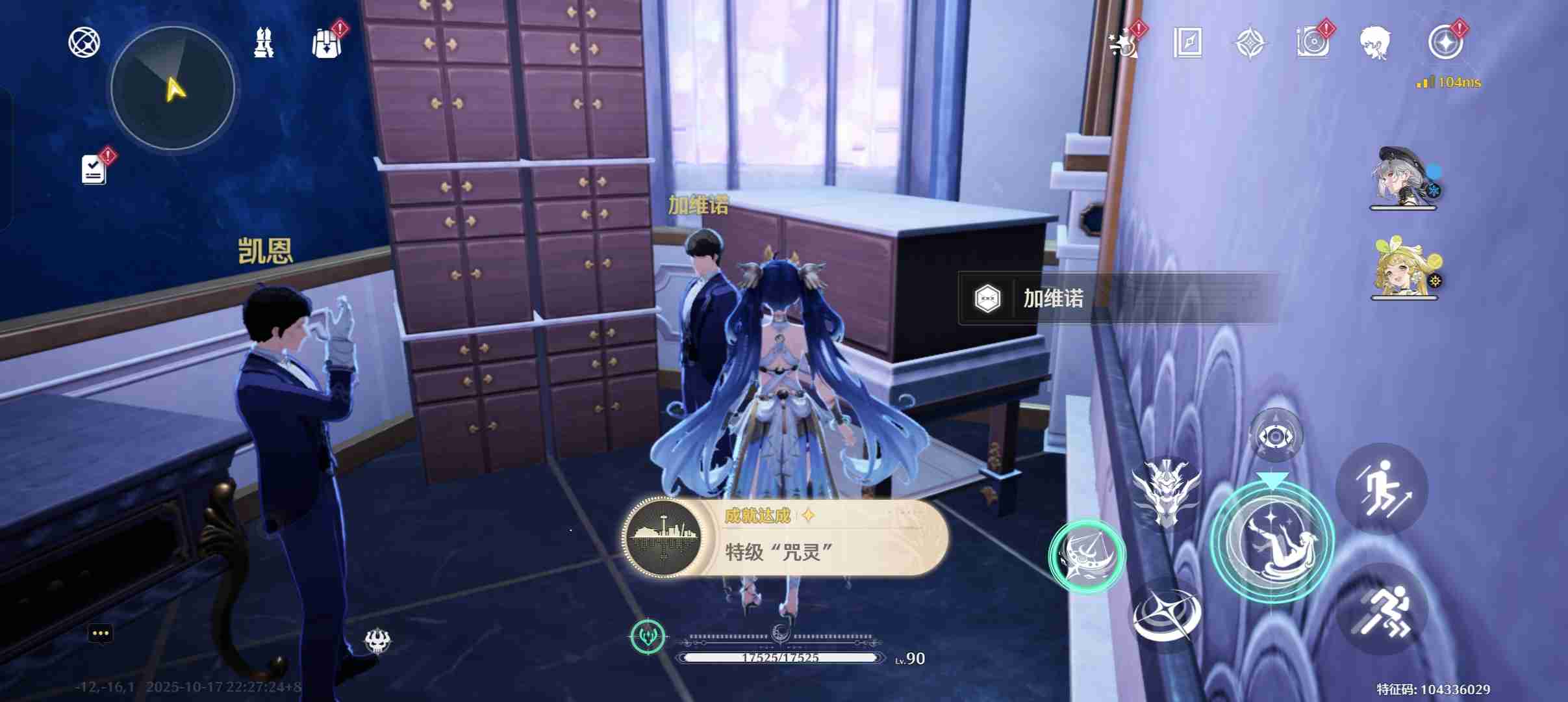This screenshot has width=1568, height=702.
Task: Select the chess piece character menu icon
Action: coord(263,41)
